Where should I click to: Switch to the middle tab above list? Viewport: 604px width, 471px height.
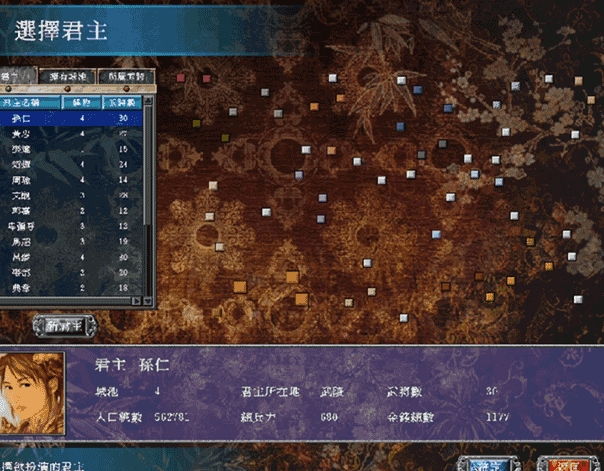[x=71, y=77]
